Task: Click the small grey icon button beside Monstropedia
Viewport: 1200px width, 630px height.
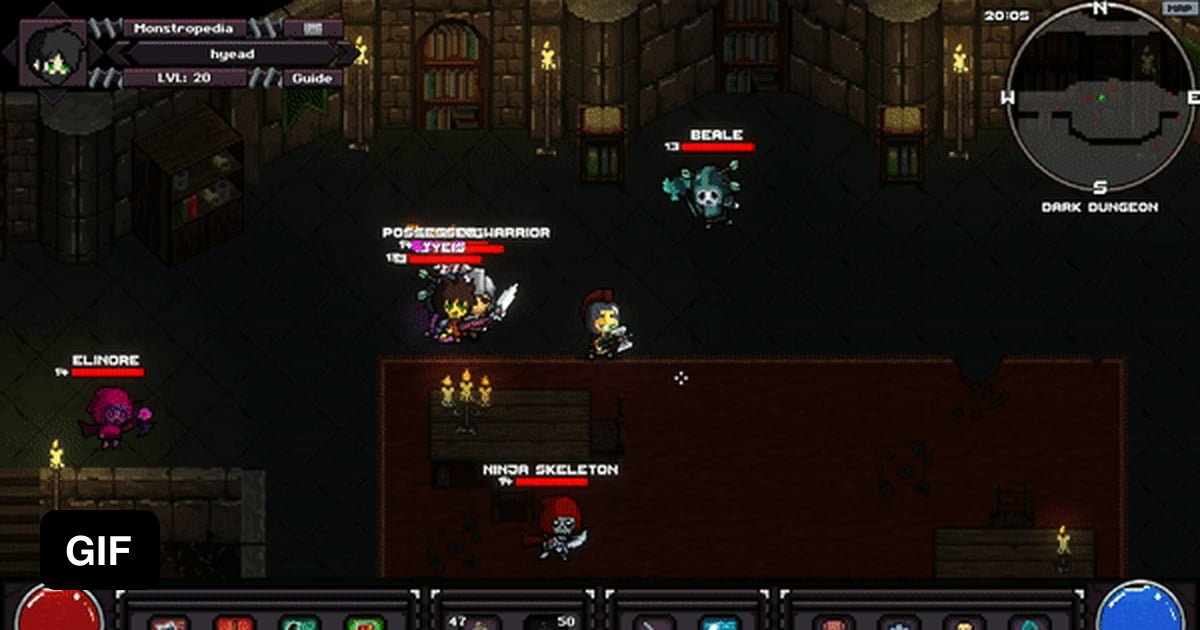Action: coord(311,28)
